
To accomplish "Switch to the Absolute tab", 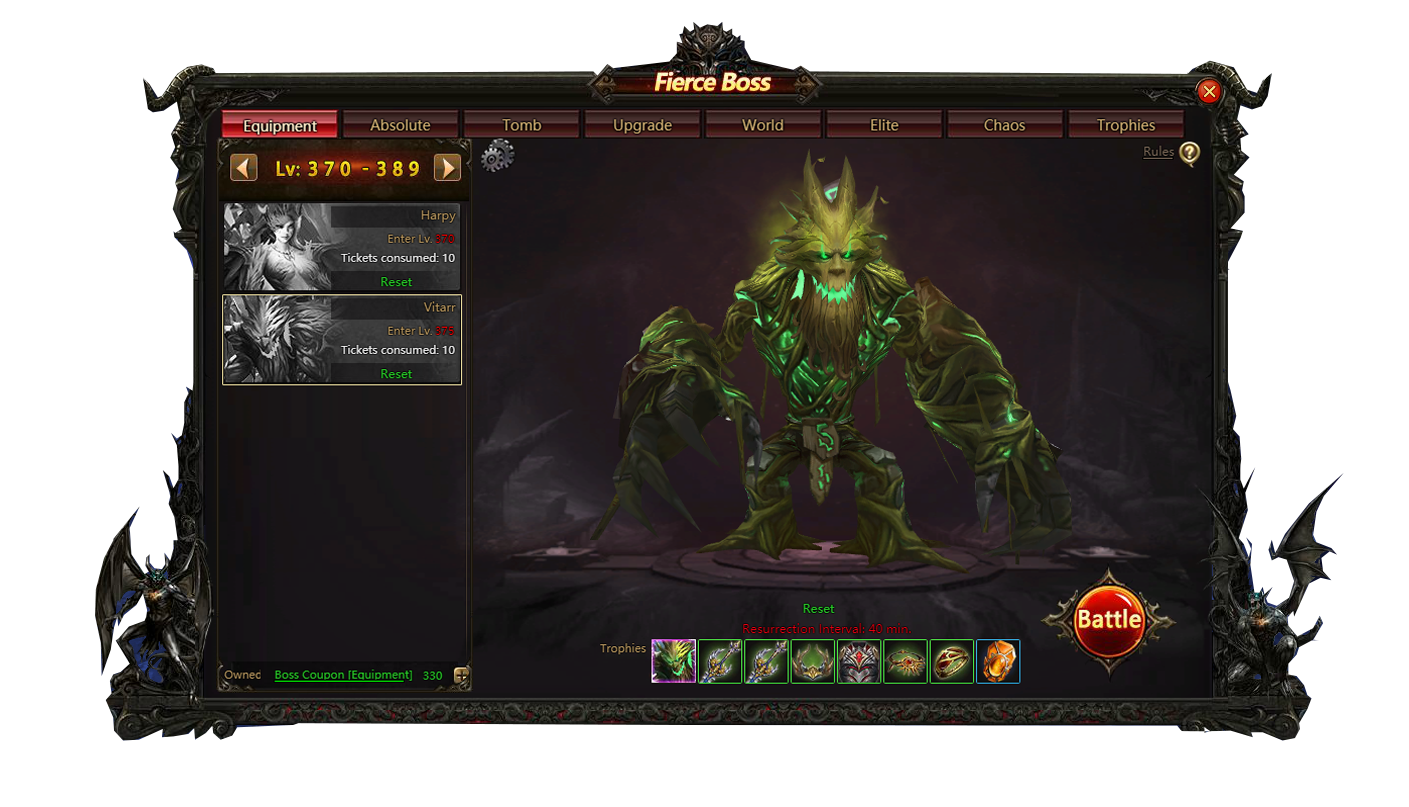I will [x=400, y=125].
